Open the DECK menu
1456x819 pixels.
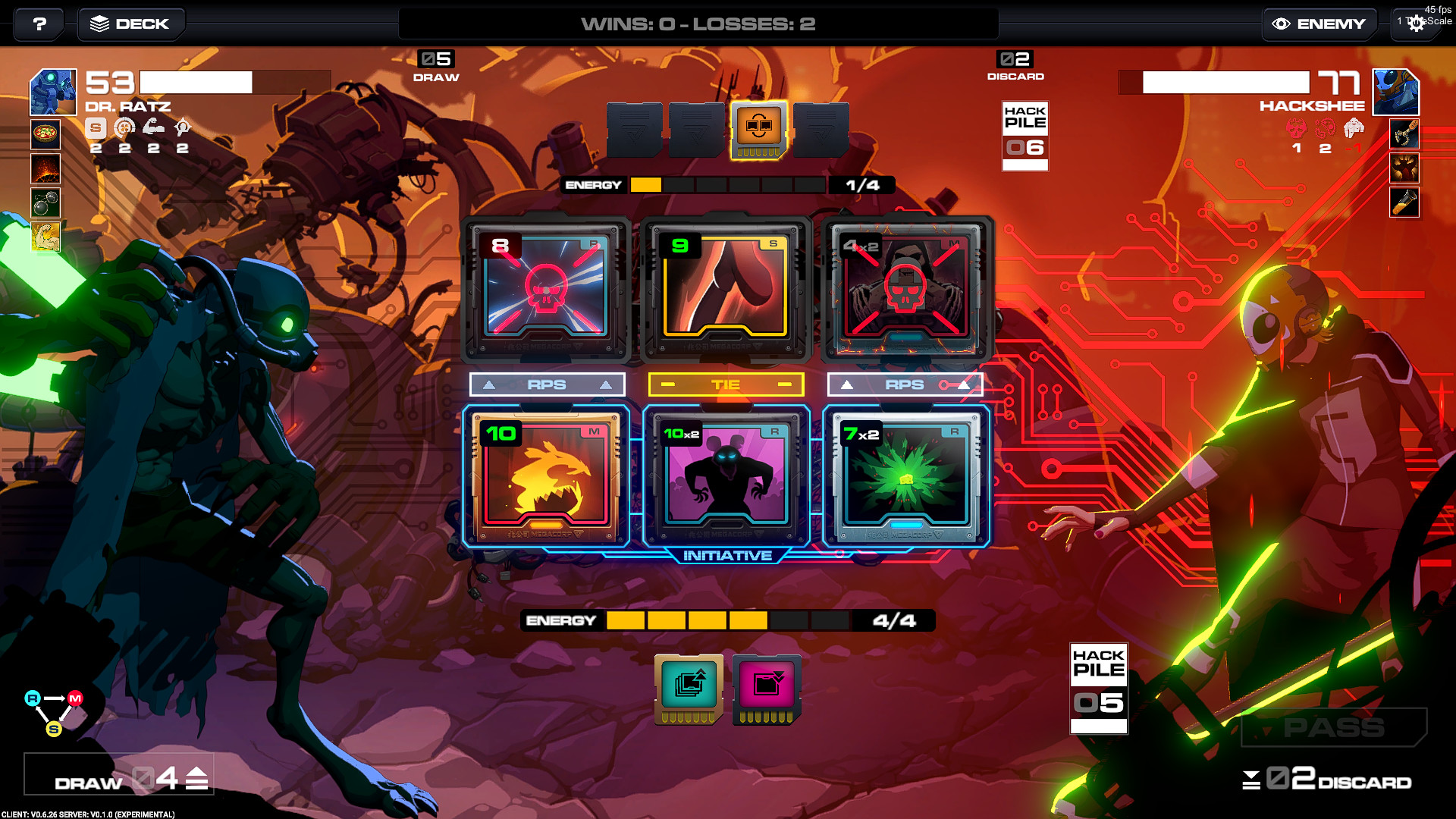pos(130,24)
